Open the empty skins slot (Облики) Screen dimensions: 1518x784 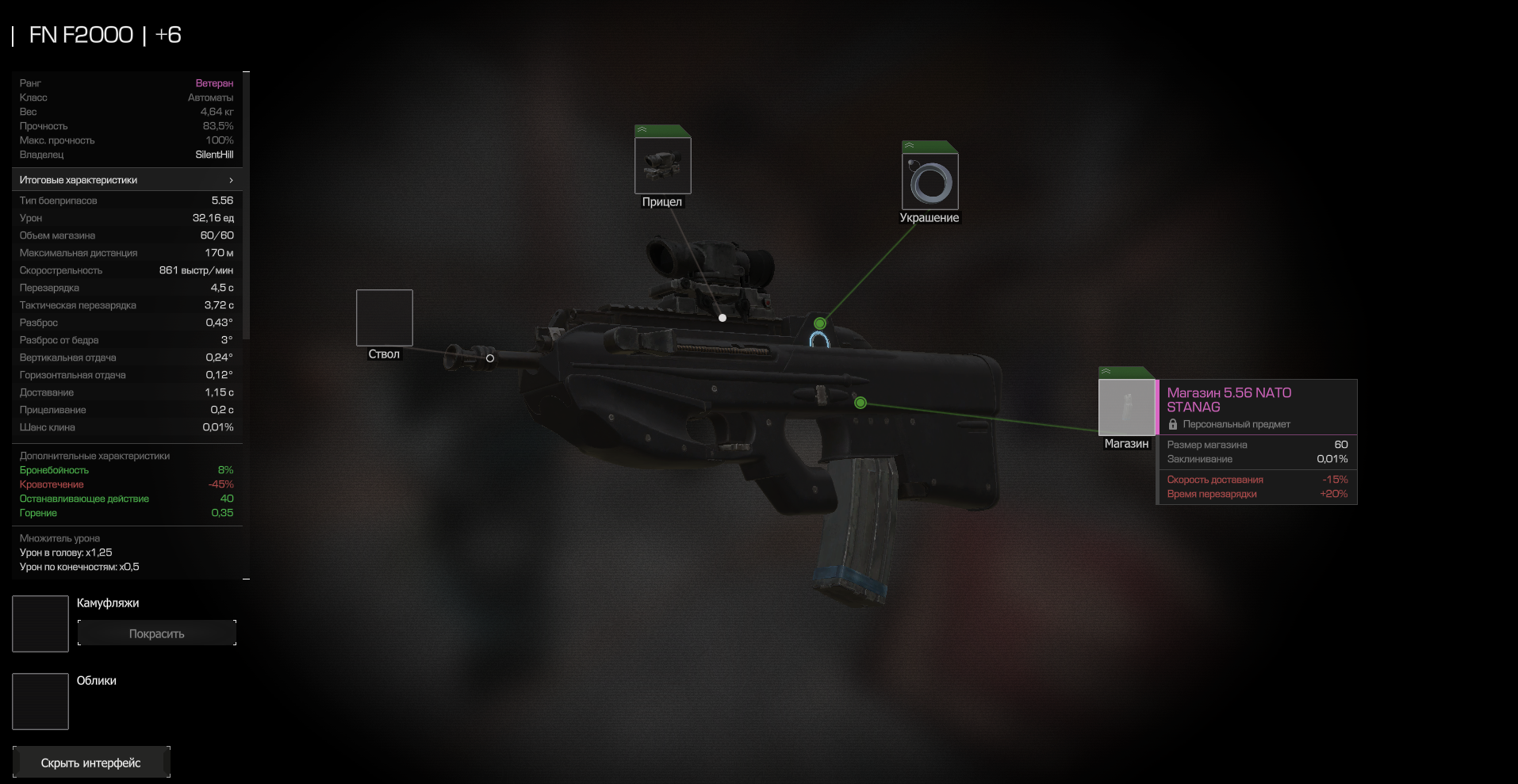(40, 702)
